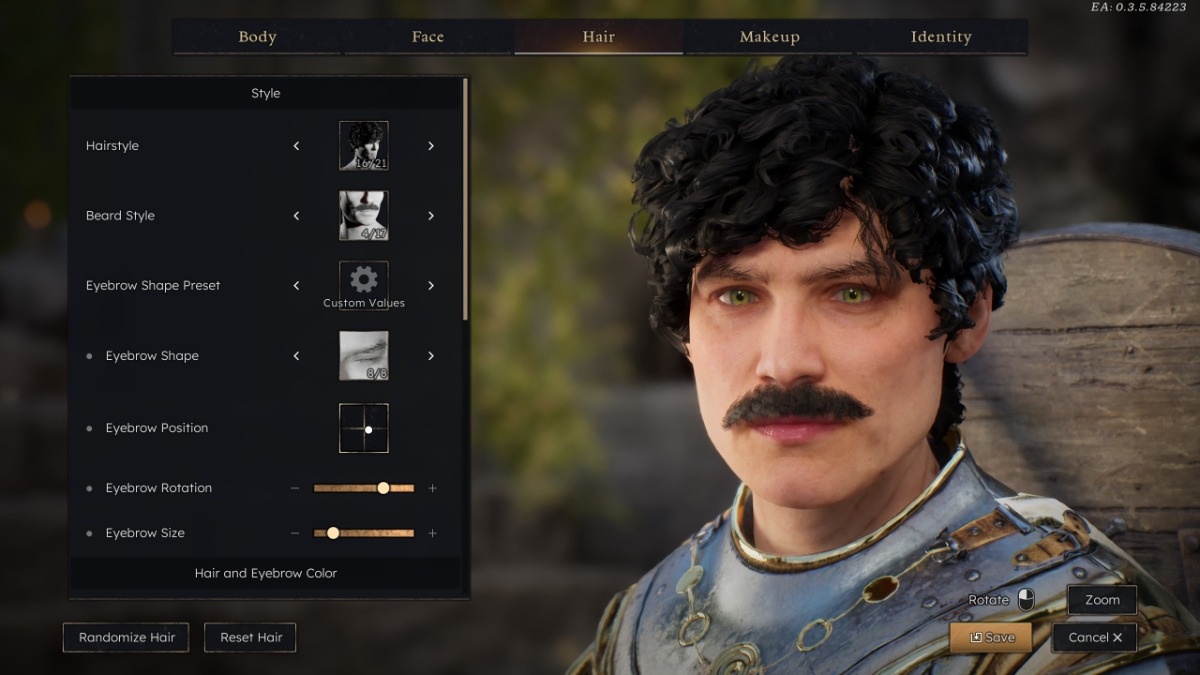Toggle the camera Zoom button
This screenshot has height=675, width=1200.
(x=1102, y=600)
